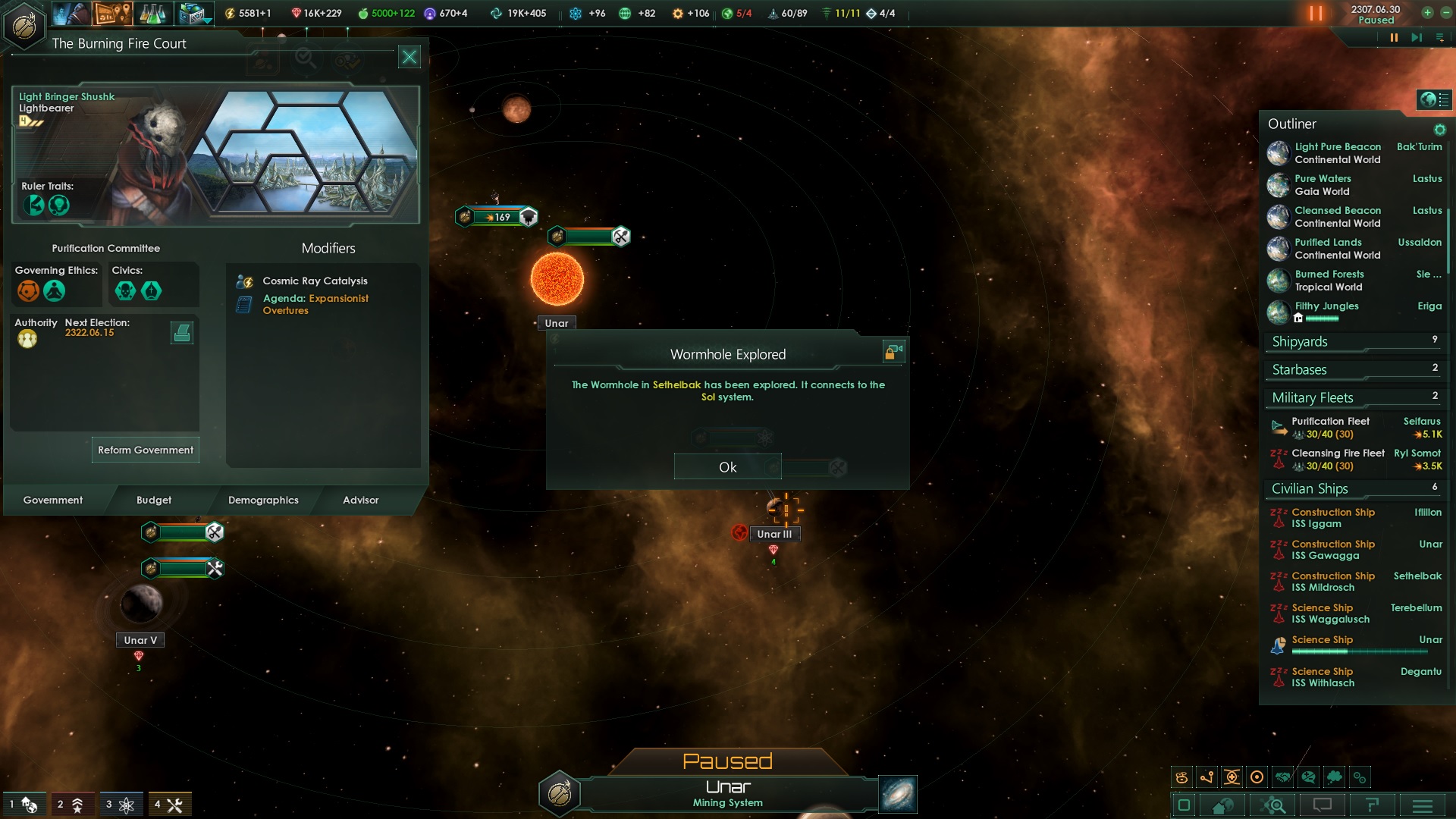The height and width of the screenshot is (819, 1456).
Task: Click Ok on the Wormhole Explored popup
Action: tap(726, 466)
